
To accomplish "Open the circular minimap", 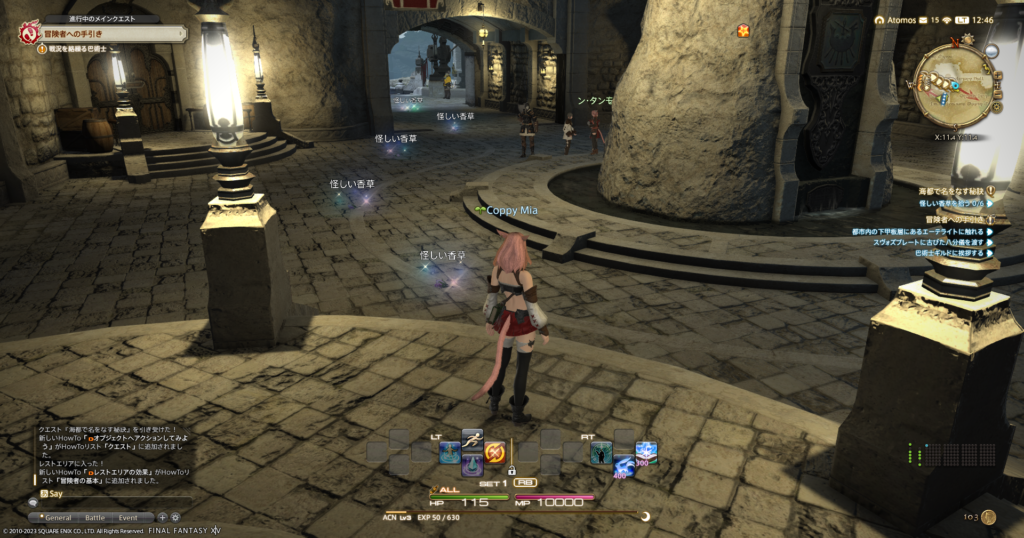I will click(954, 85).
